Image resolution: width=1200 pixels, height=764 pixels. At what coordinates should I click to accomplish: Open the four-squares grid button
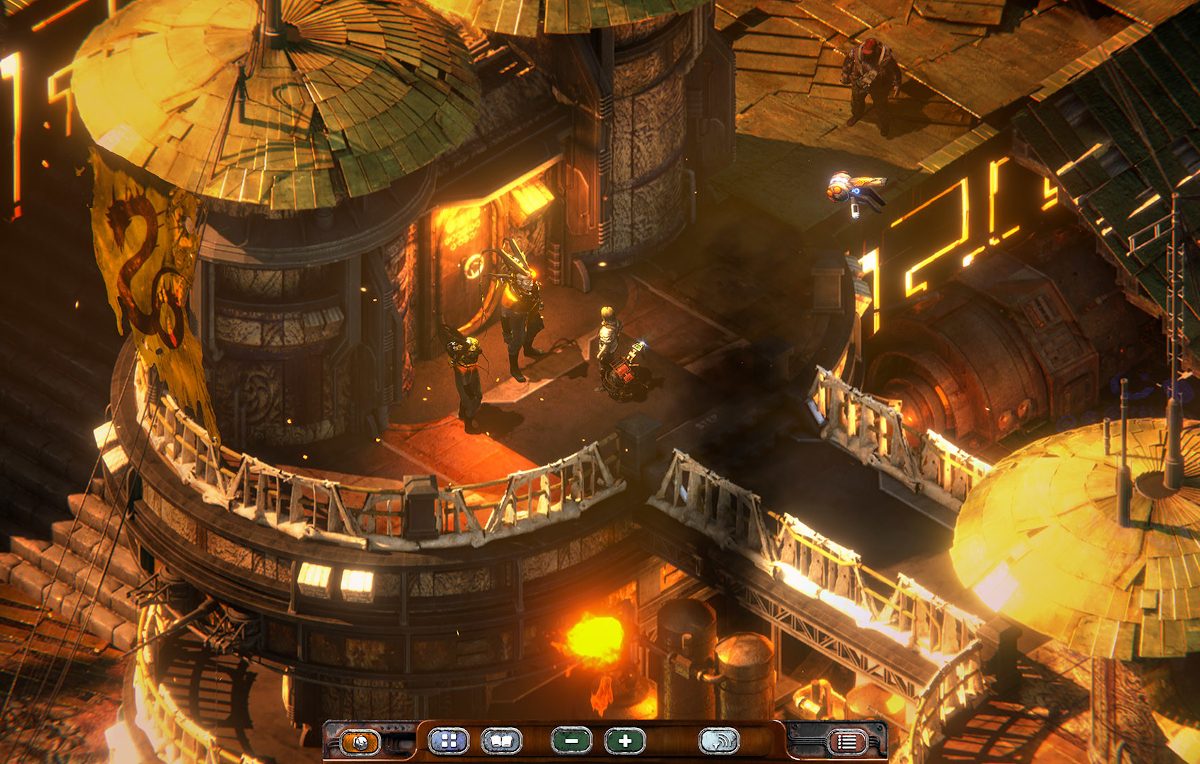click(x=448, y=741)
